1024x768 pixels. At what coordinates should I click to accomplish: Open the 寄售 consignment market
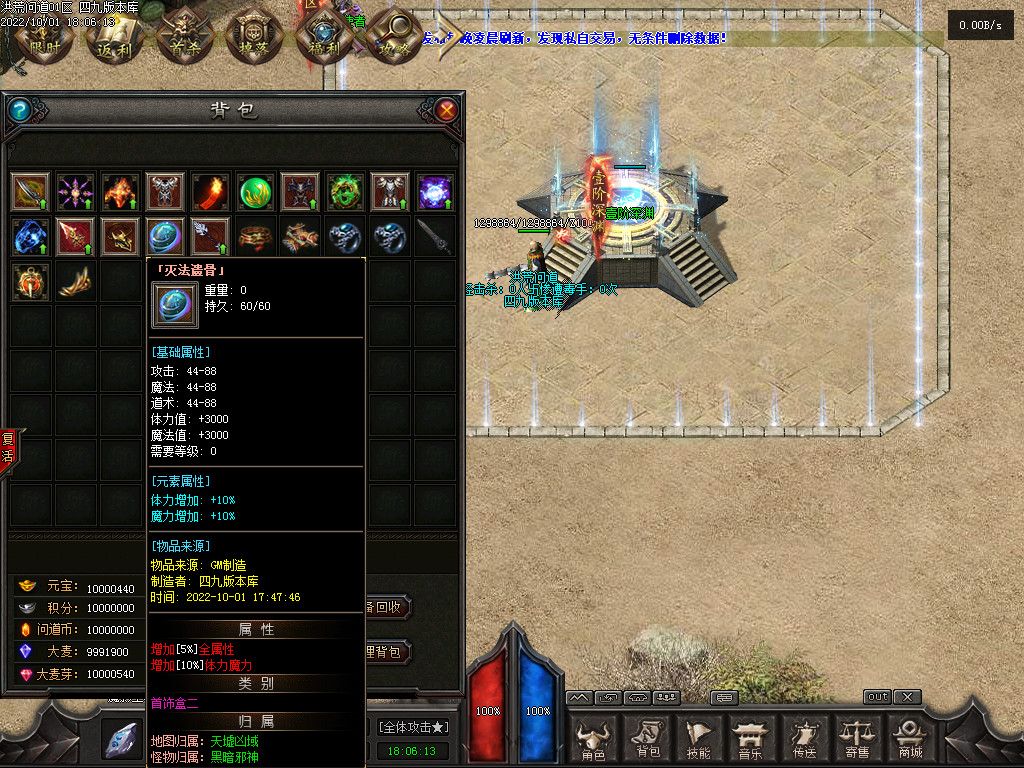tap(856, 738)
